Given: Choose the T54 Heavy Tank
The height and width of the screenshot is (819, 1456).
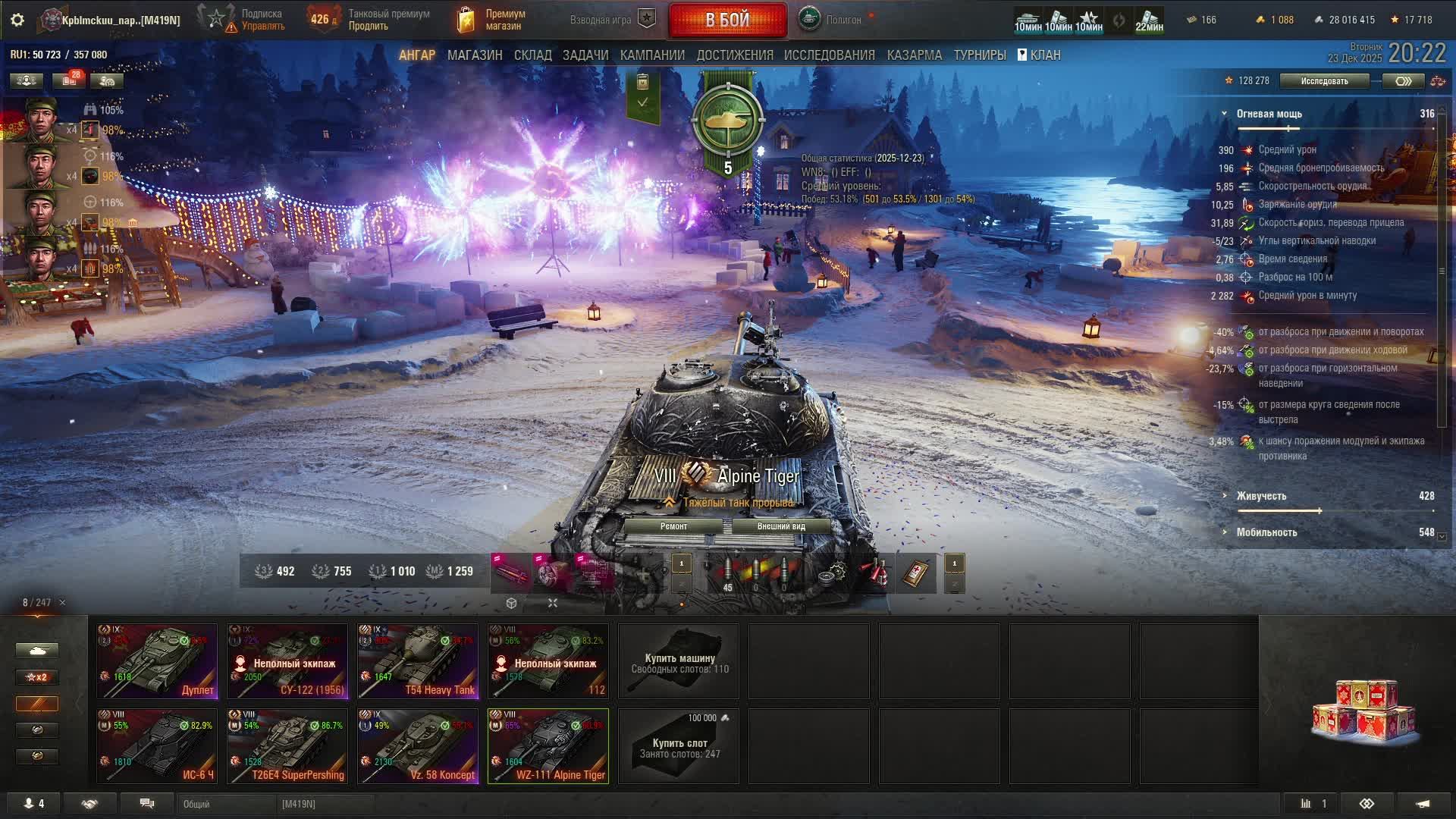Looking at the screenshot, I should tap(418, 661).
